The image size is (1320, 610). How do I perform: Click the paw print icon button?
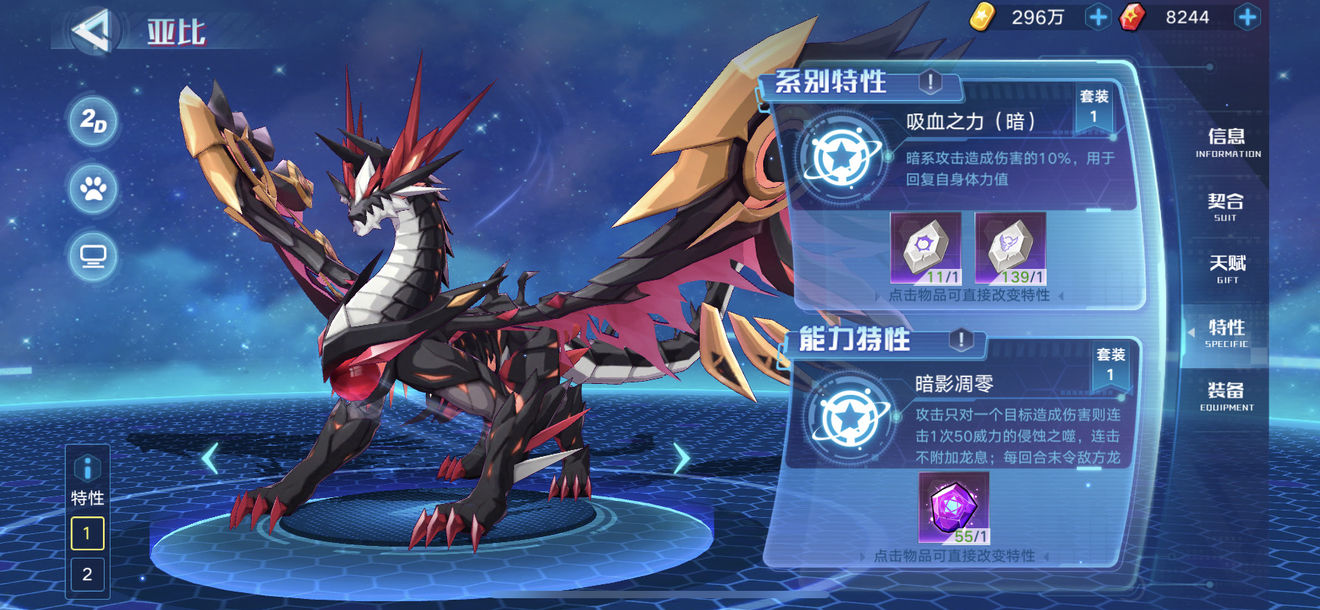94,189
